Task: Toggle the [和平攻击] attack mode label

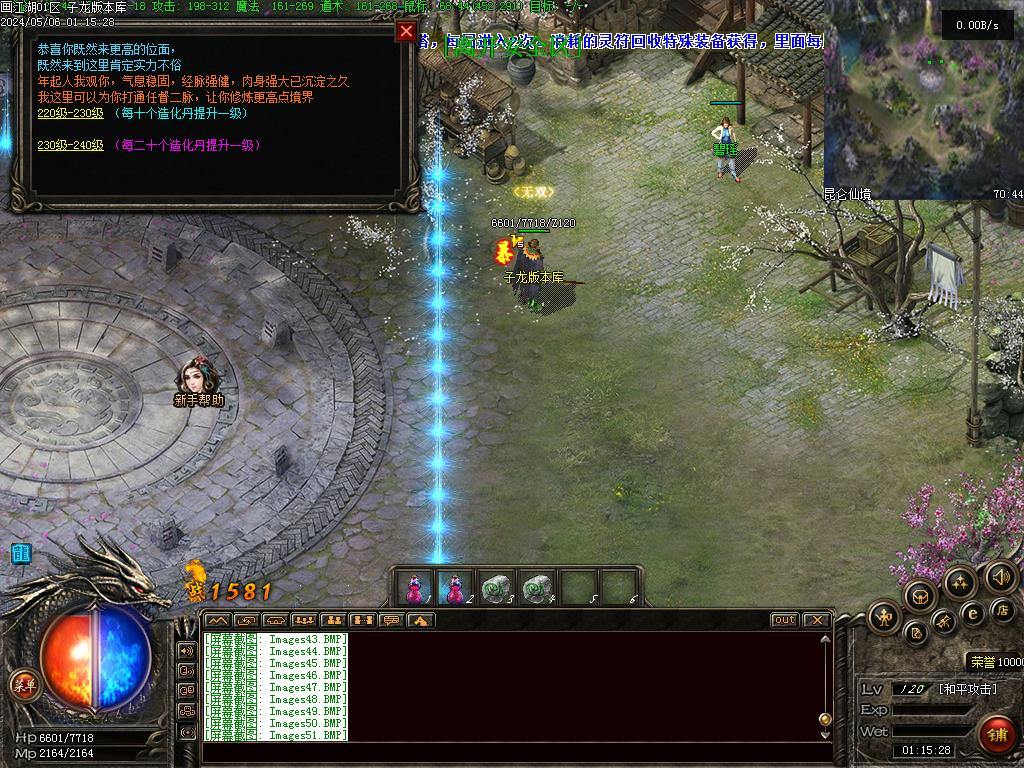Action: click(x=967, y=689)
